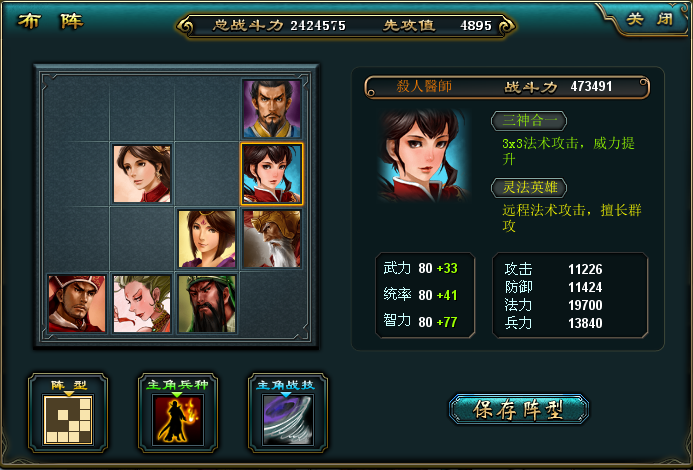
Task: Select the red-turbaned warrior unit tile
Action: coord(77,303)
